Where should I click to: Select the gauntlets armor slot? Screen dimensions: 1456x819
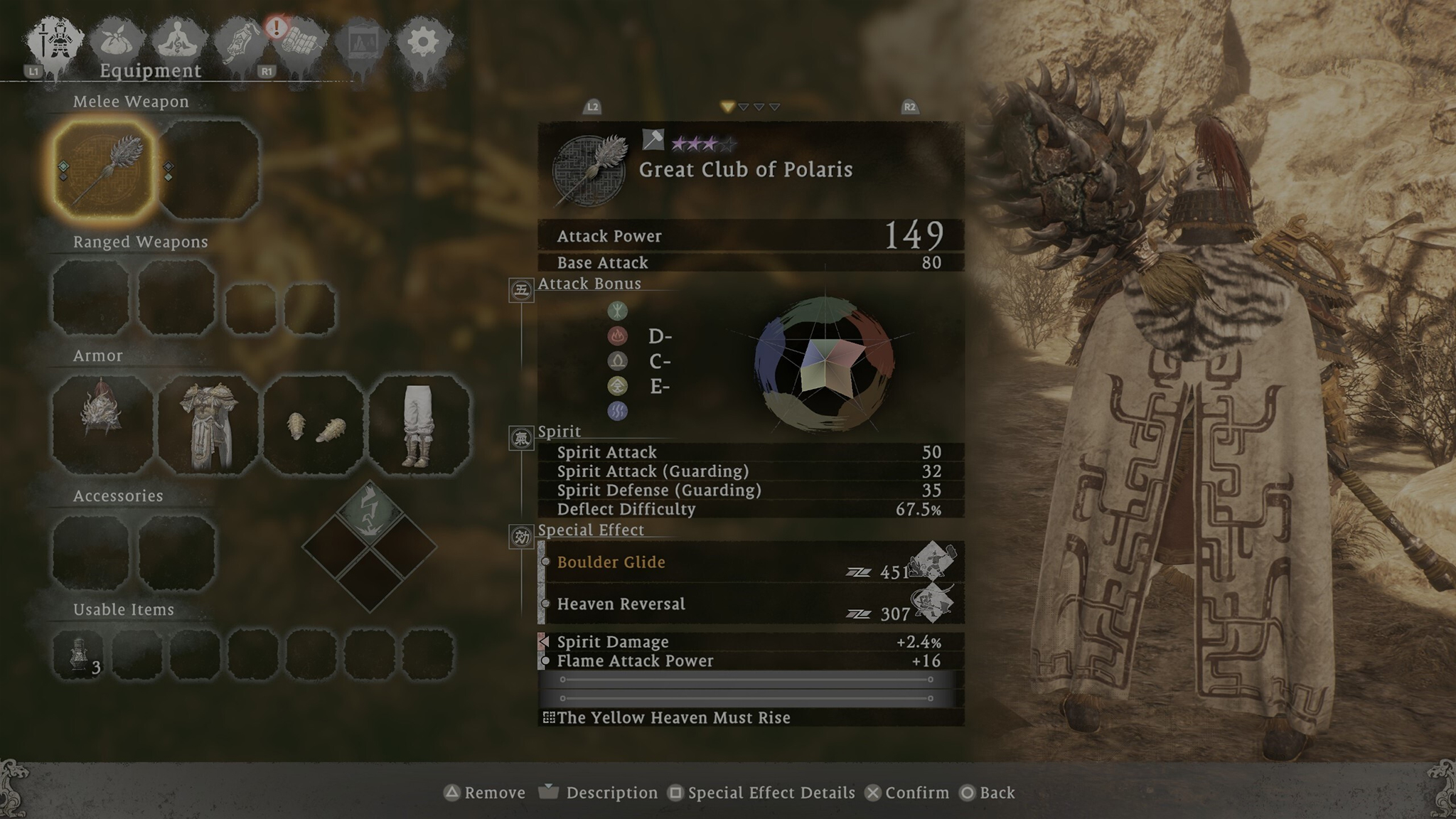[314, 424]
